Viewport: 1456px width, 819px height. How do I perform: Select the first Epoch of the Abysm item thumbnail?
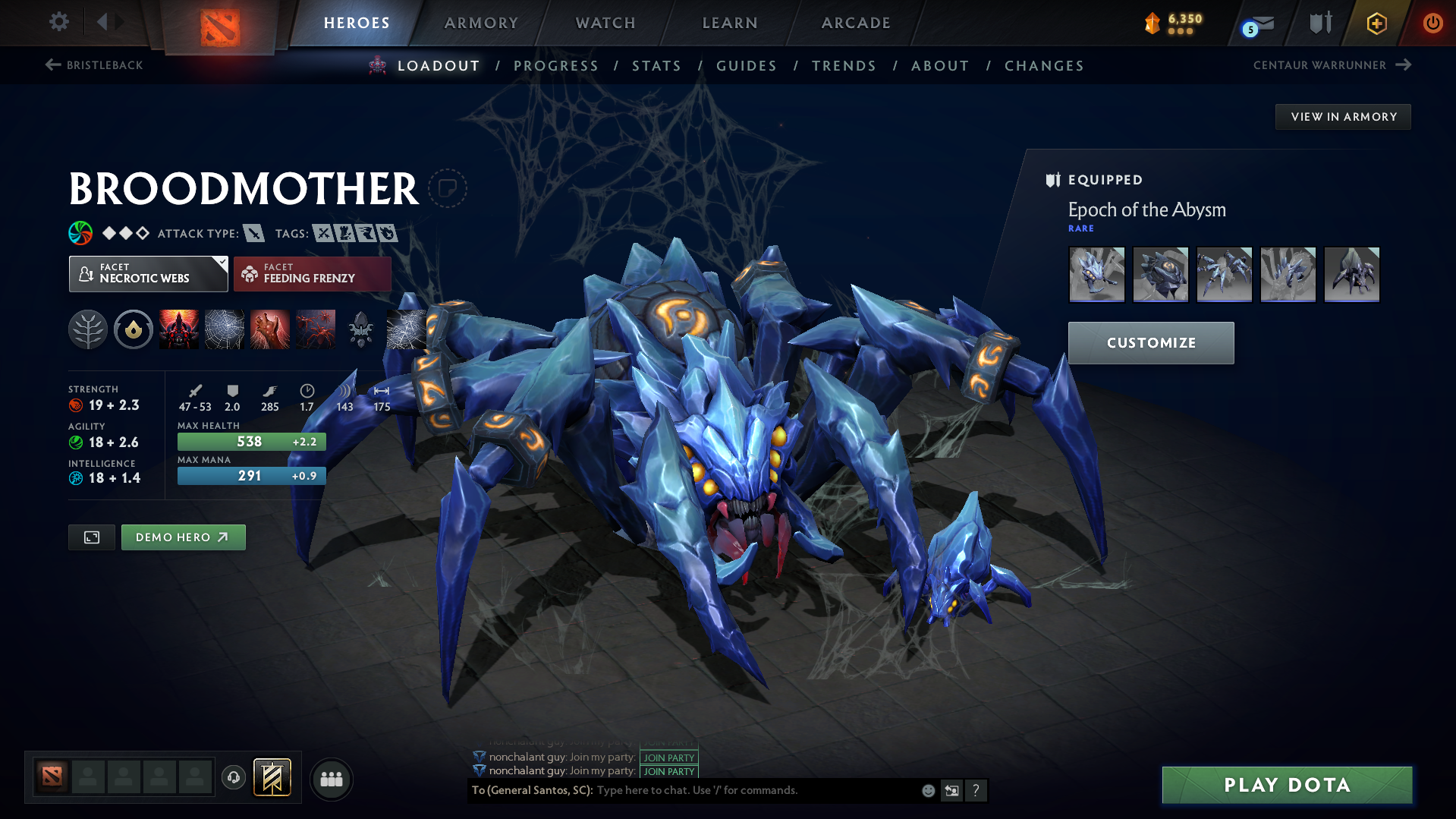tap(1096, 274)
